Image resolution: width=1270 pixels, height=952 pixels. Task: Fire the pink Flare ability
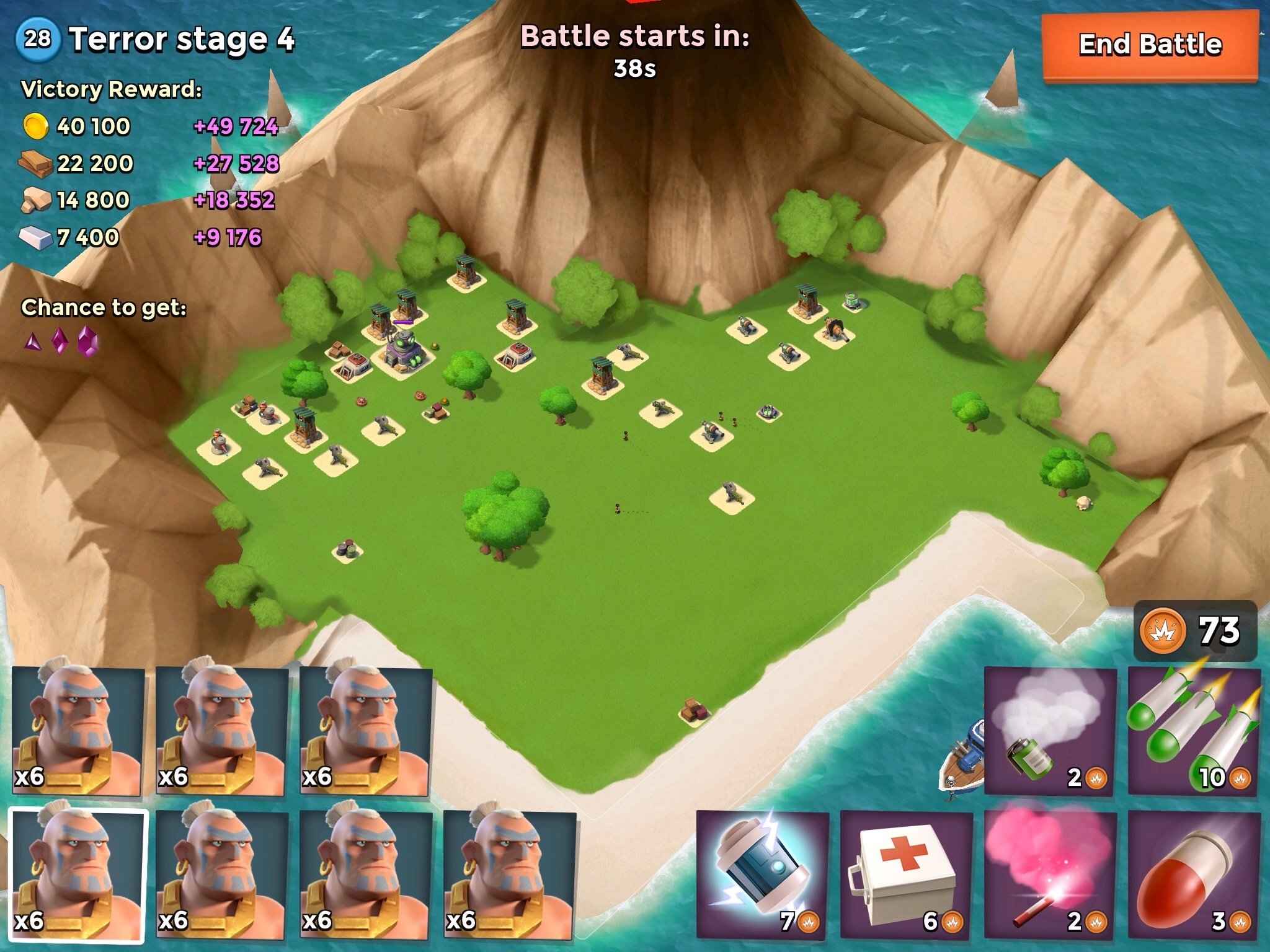point(1050,874)
